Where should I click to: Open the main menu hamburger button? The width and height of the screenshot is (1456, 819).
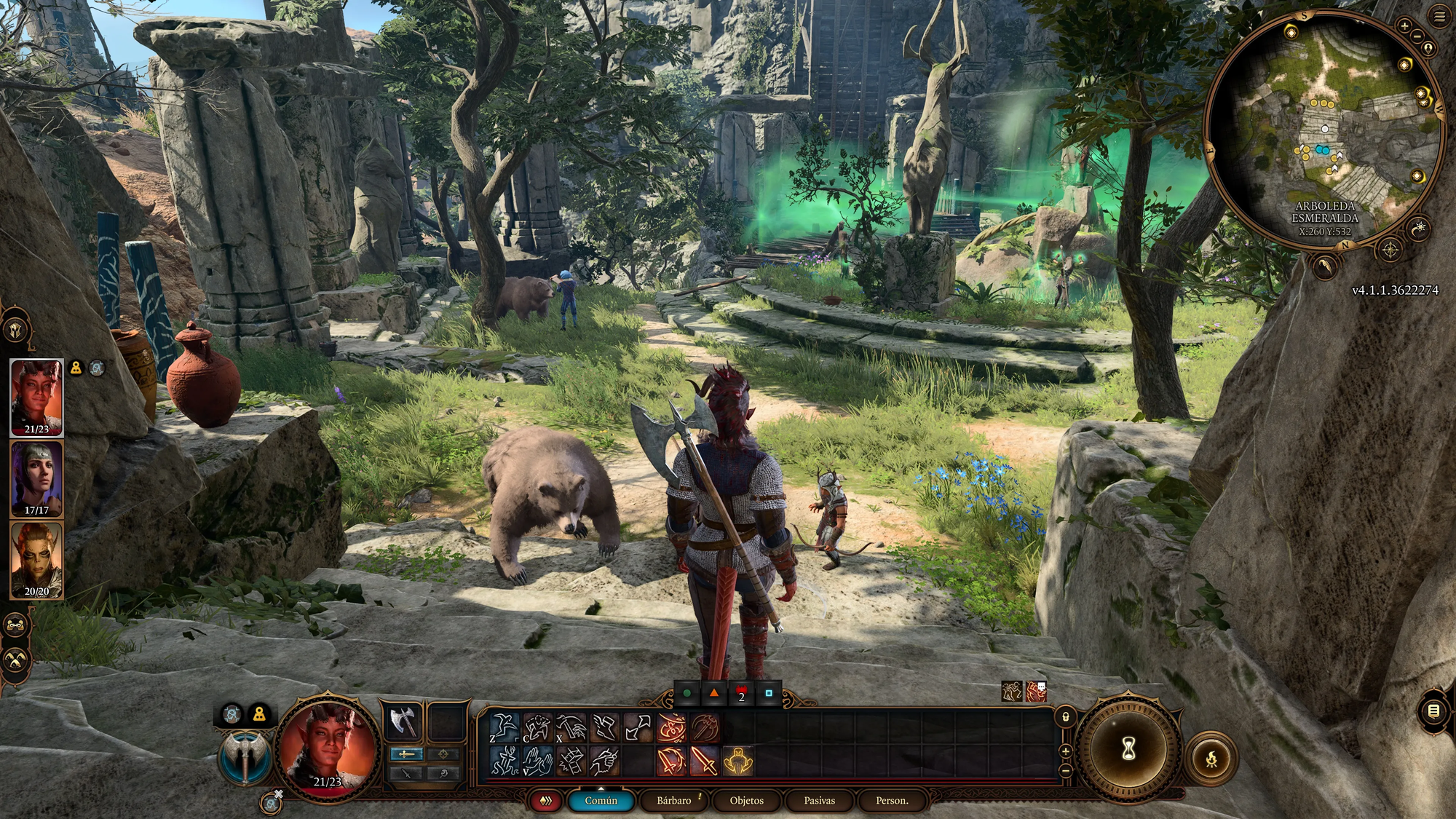tap(1439, 17)
